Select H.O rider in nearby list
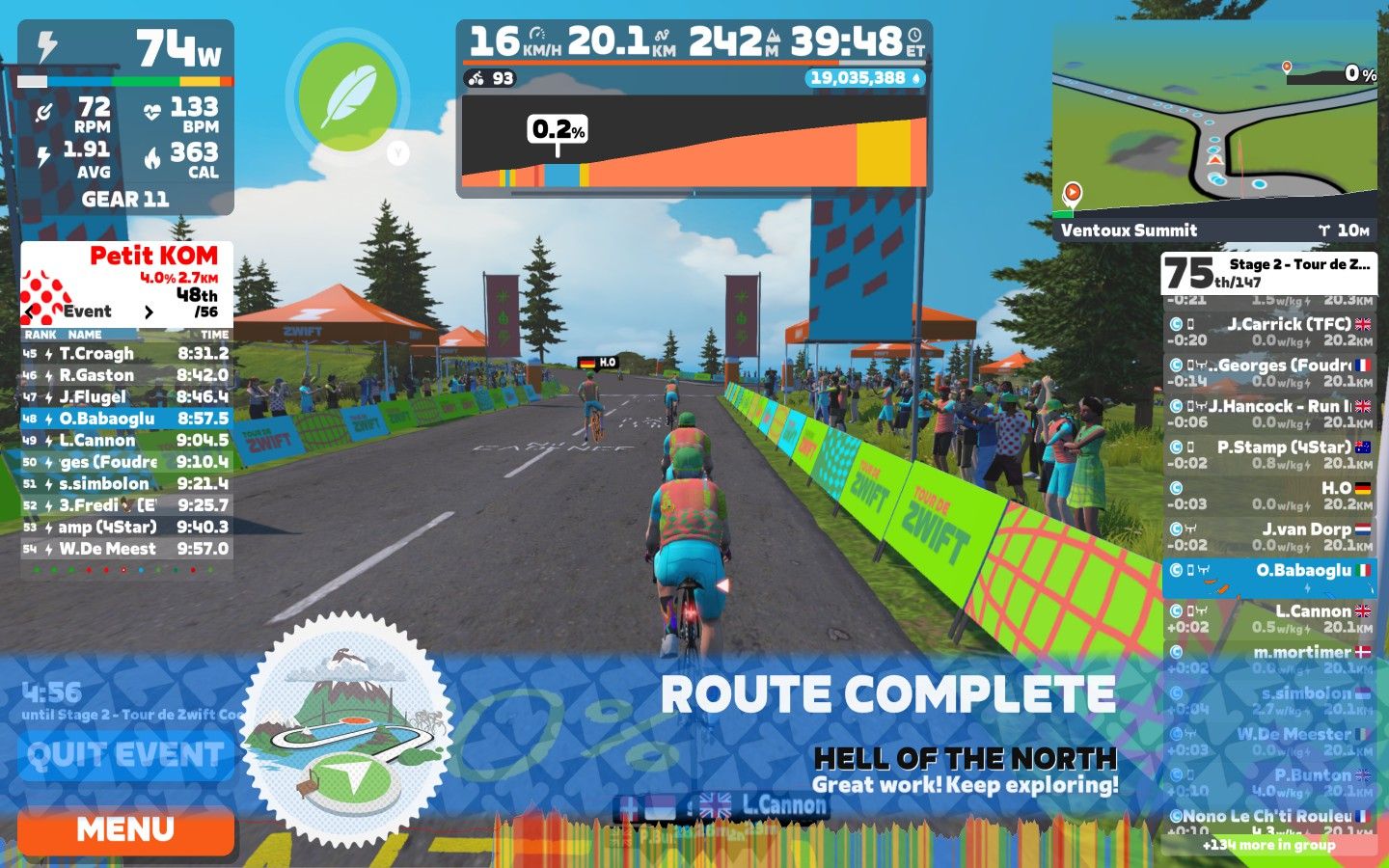Image resolution: width=1389 pixels, height=868 pixels. pos(1269,496)
